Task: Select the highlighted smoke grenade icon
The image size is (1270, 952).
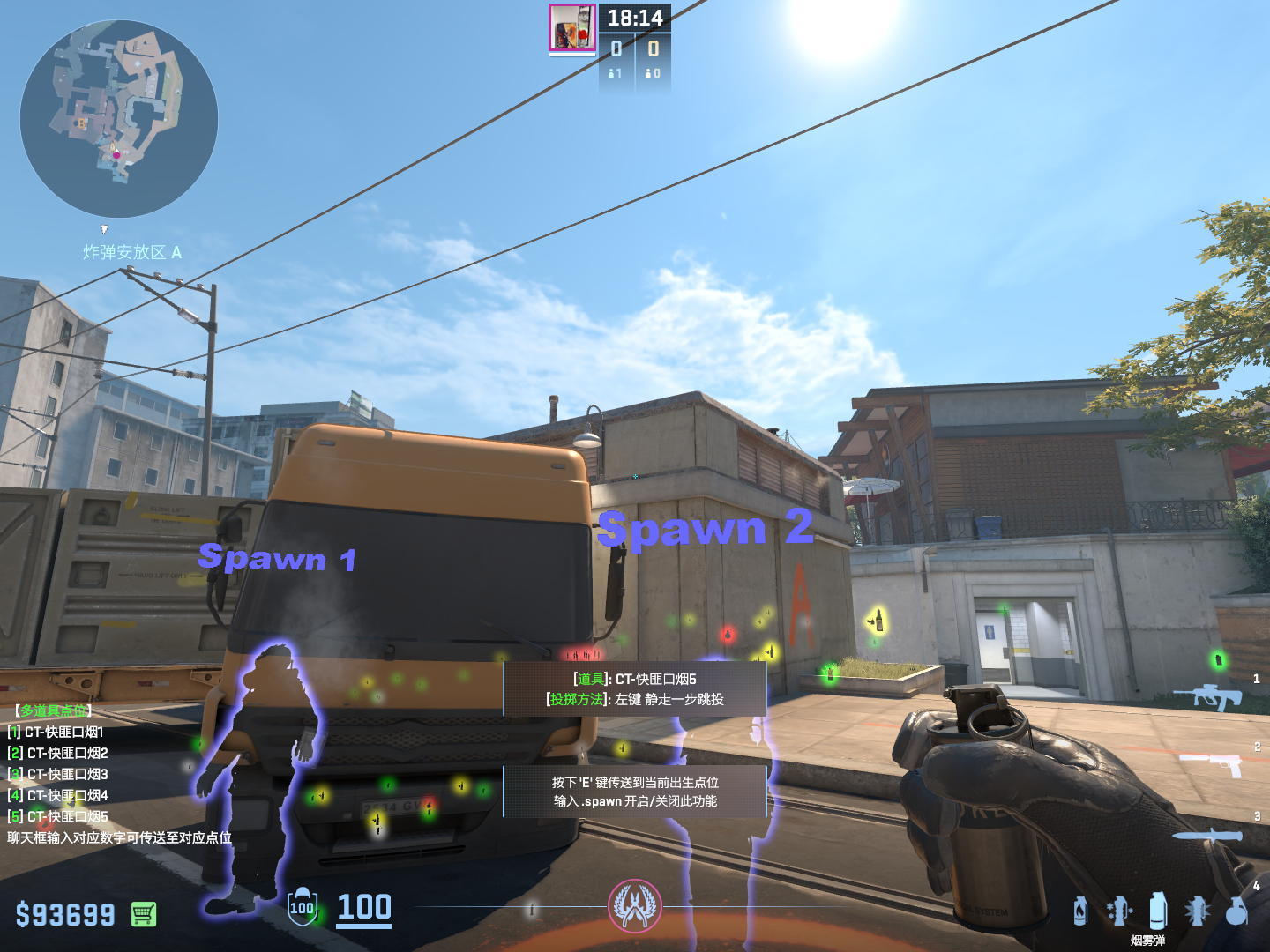Action: (1158, 909)
